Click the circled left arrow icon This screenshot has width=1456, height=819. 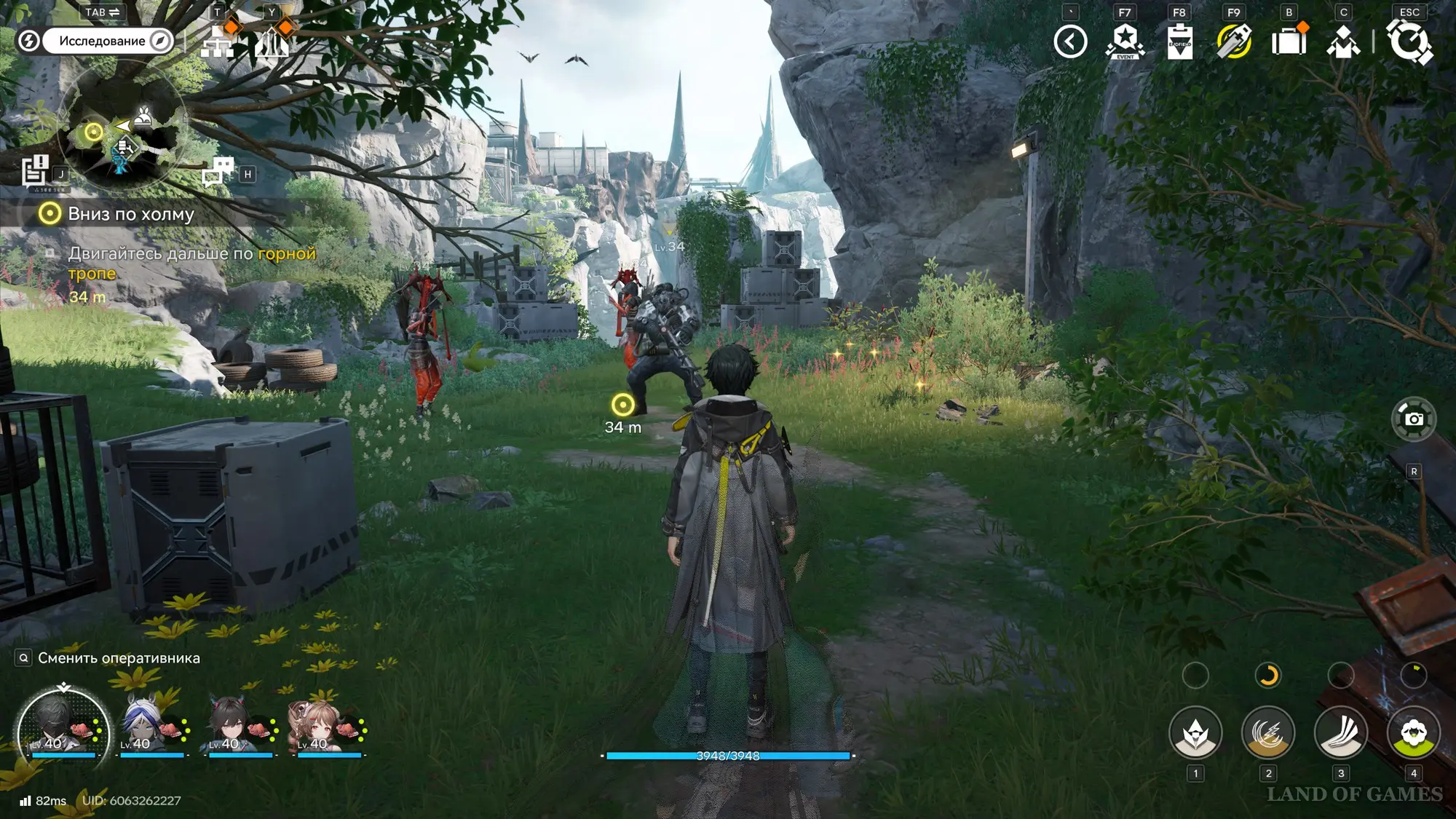[x=1070, y=41]
